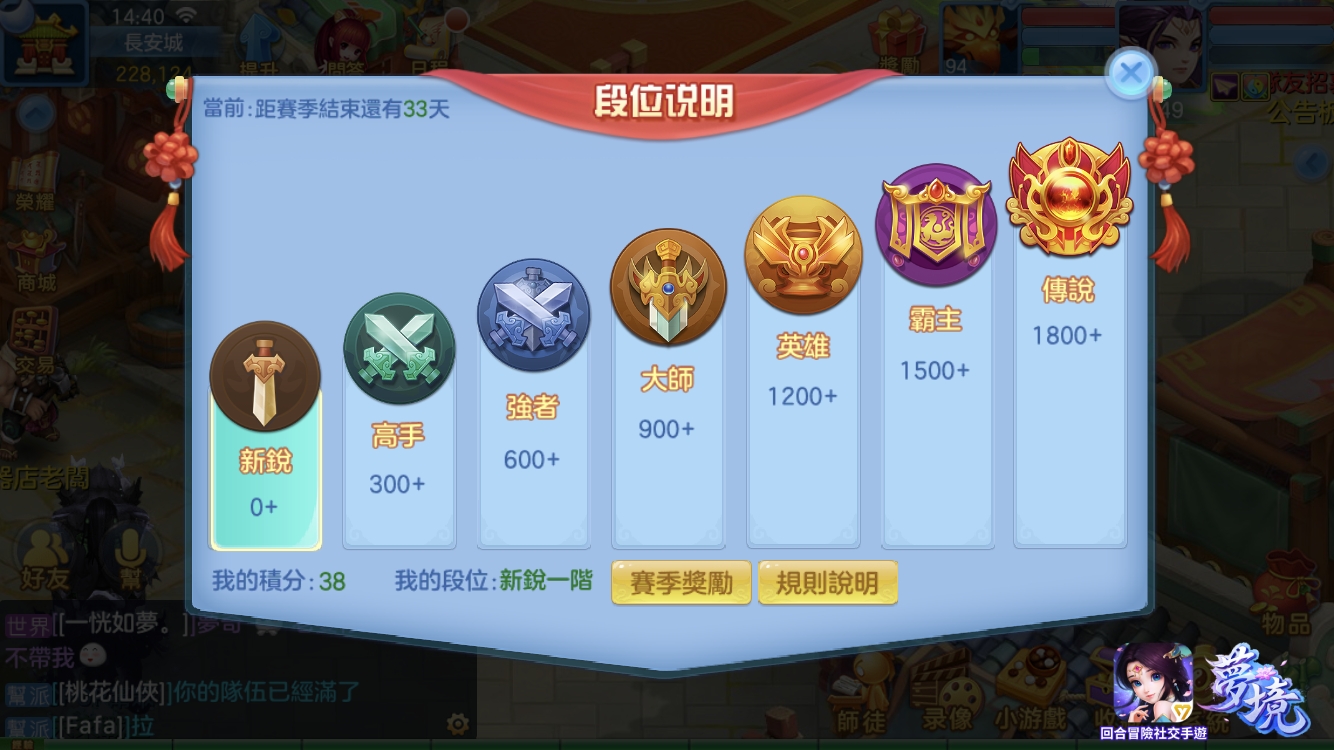Select the 新銳 beginner rank sword emblem
Image resolution: width=1334 pixels, height=750 pixels.
tap(265, 377)
